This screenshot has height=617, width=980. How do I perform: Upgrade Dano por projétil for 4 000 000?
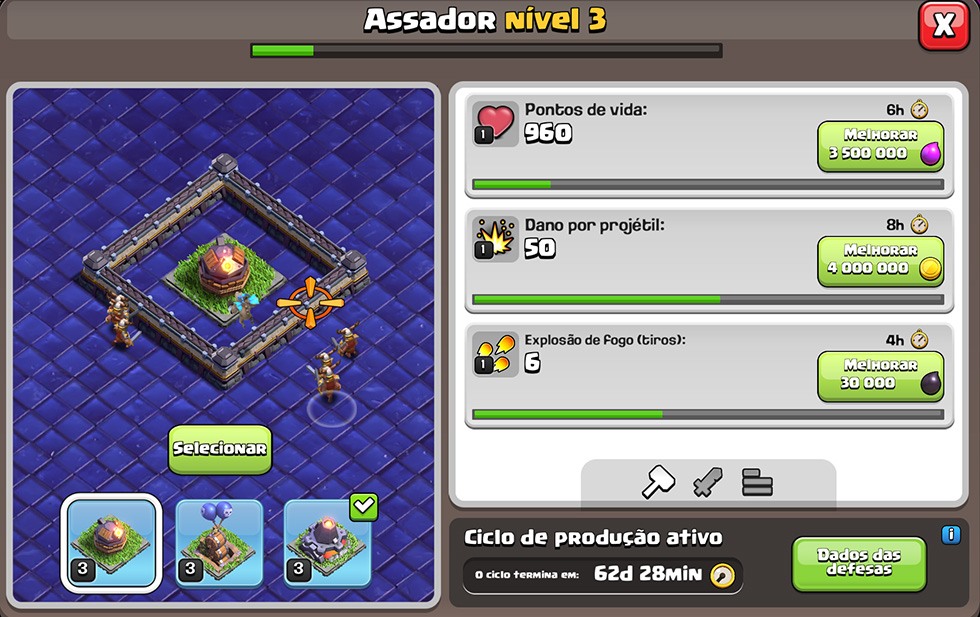(x=880, y=261)
